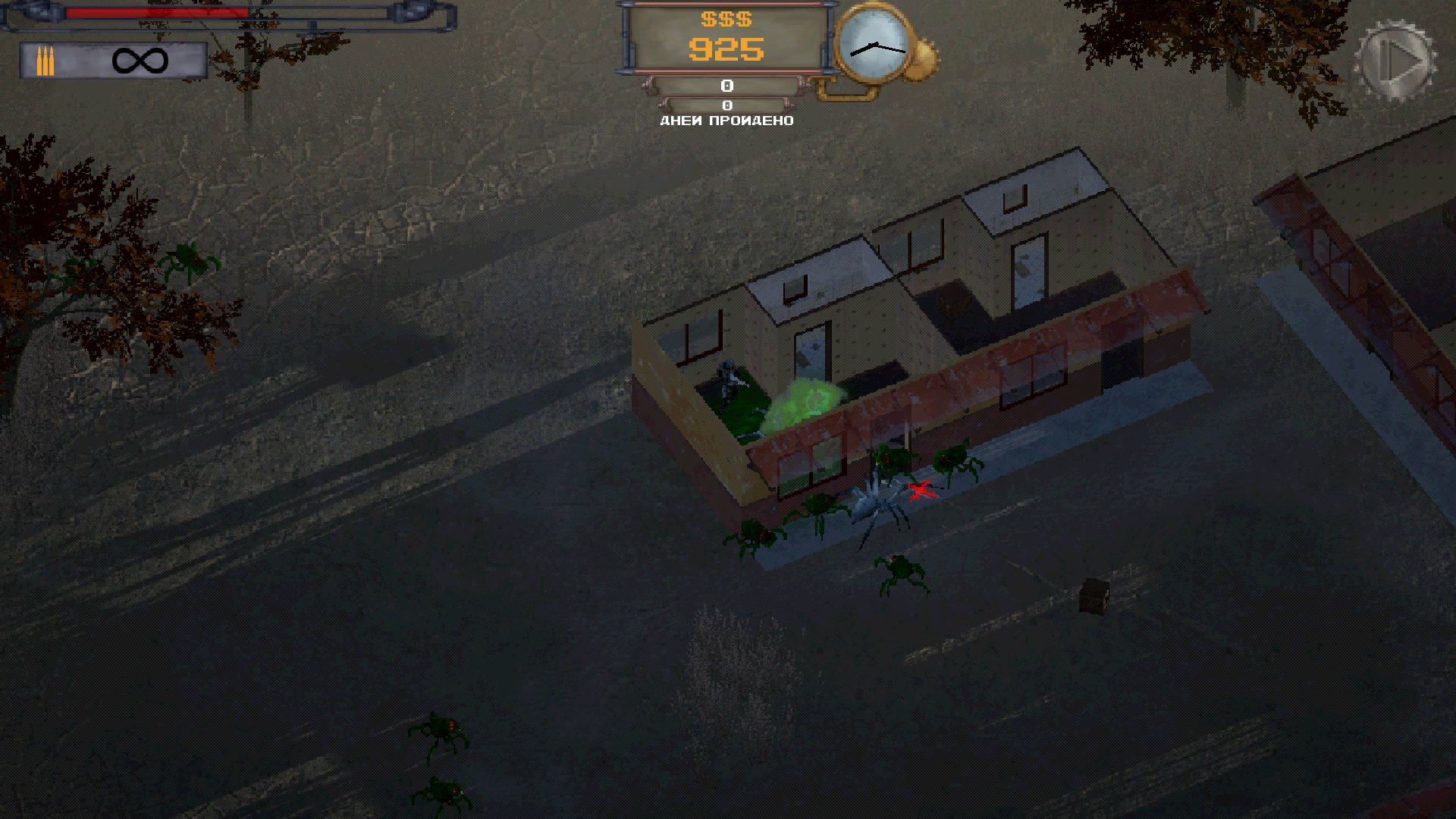This screenshot has width=1456, height=819.
Task: Click the $$$ money sign
Action: (x=726, y=20)
